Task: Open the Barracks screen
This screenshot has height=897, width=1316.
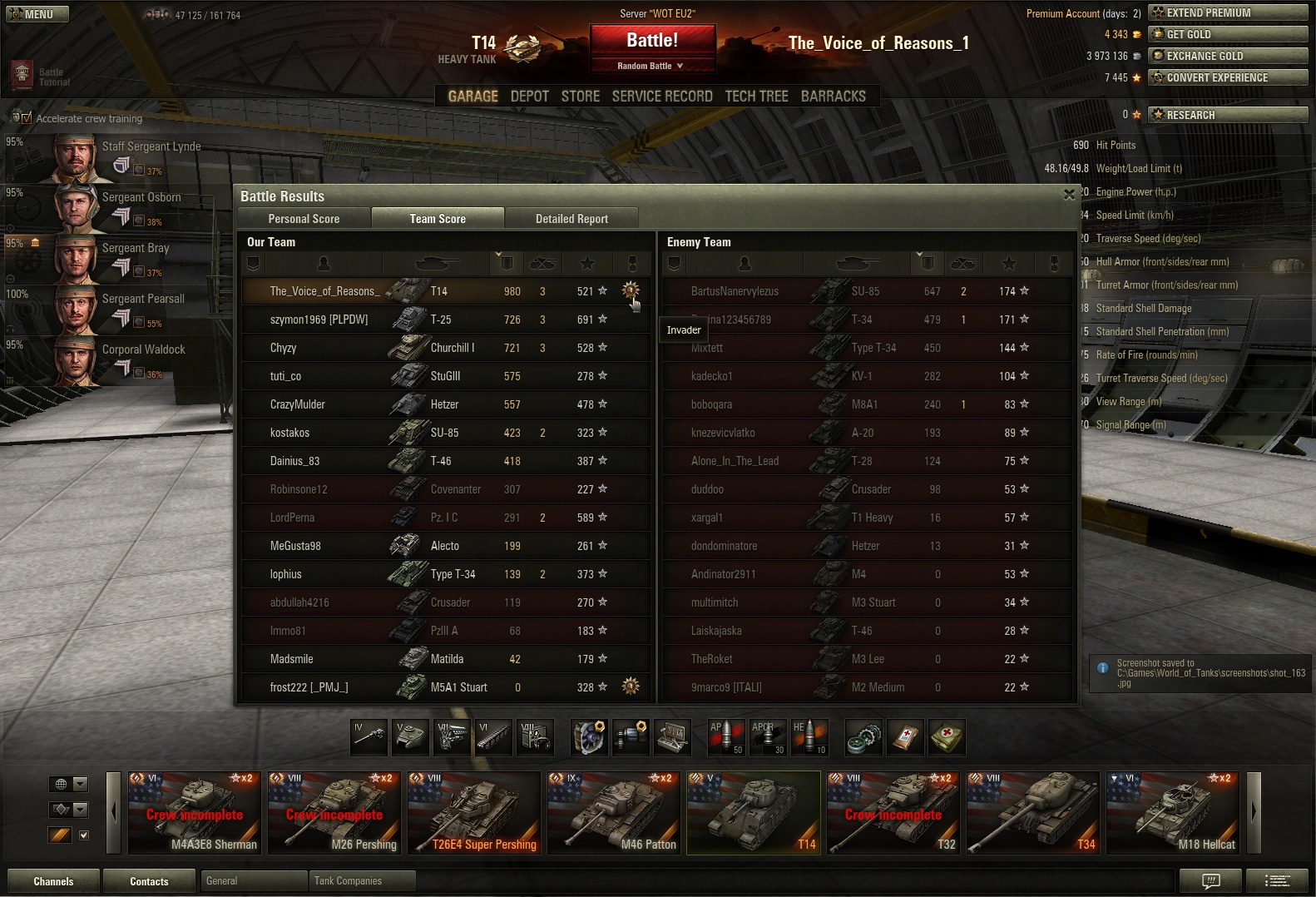Action: [x=833, y=97]
